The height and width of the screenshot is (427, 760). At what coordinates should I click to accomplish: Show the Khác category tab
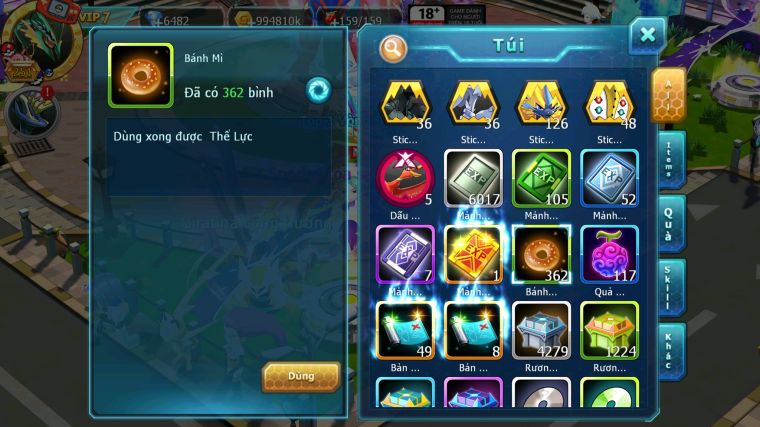(x=670, y=350)
